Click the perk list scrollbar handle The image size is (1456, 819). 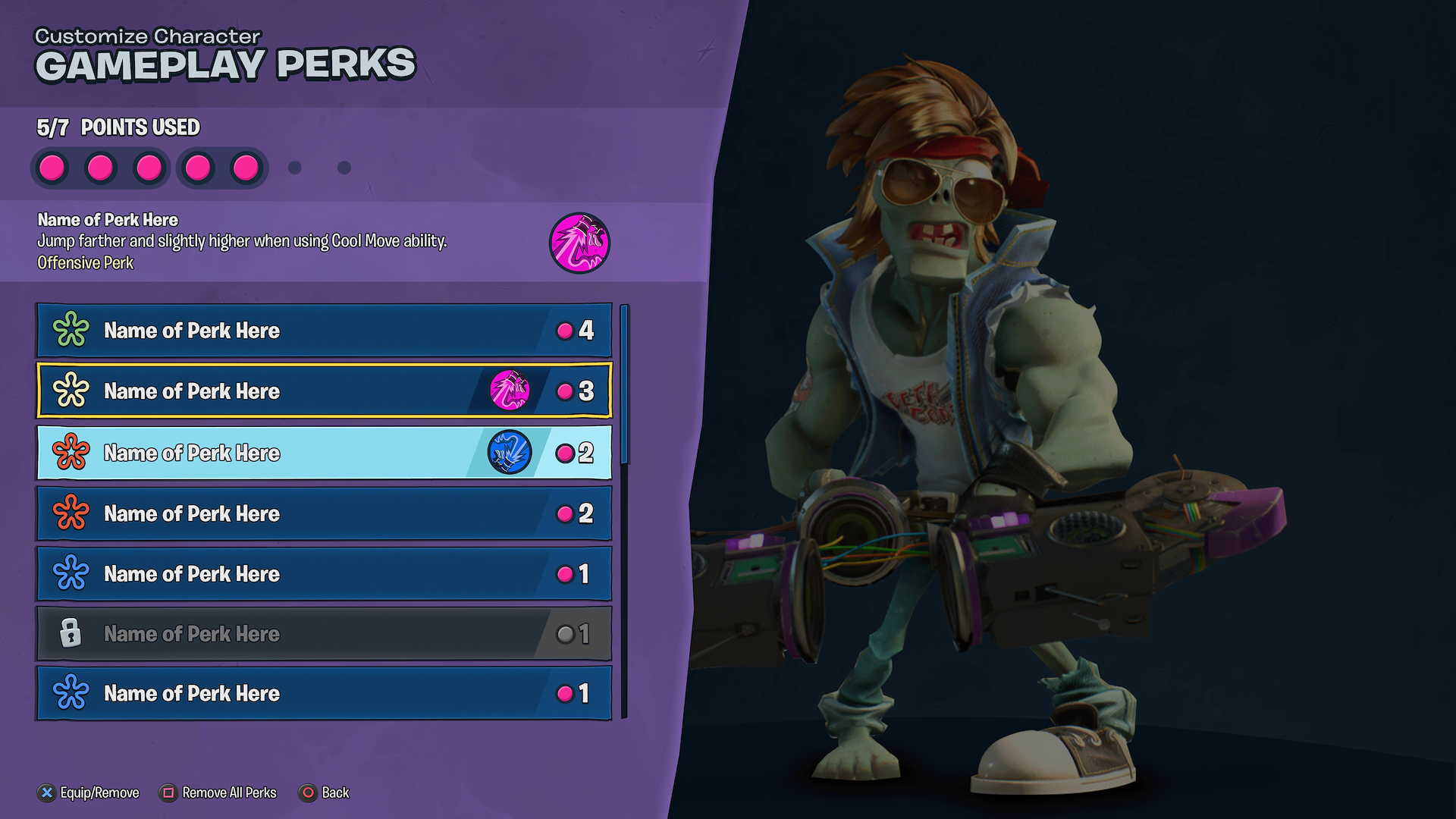coord(624,384)
